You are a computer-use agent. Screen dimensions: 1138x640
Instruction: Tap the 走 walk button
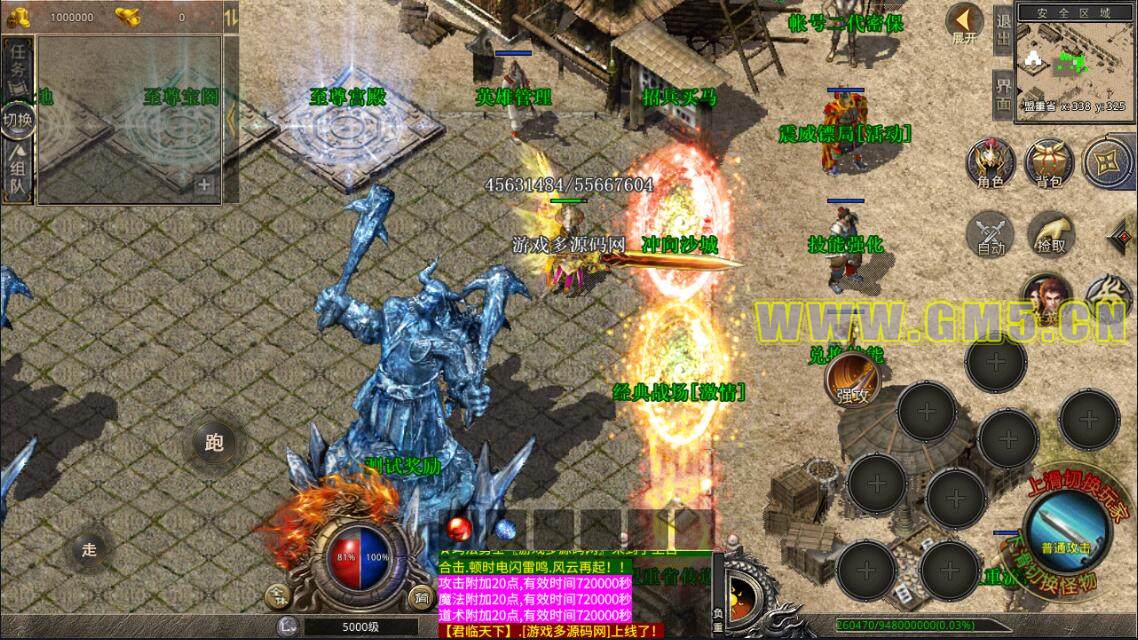coord(89,548)
